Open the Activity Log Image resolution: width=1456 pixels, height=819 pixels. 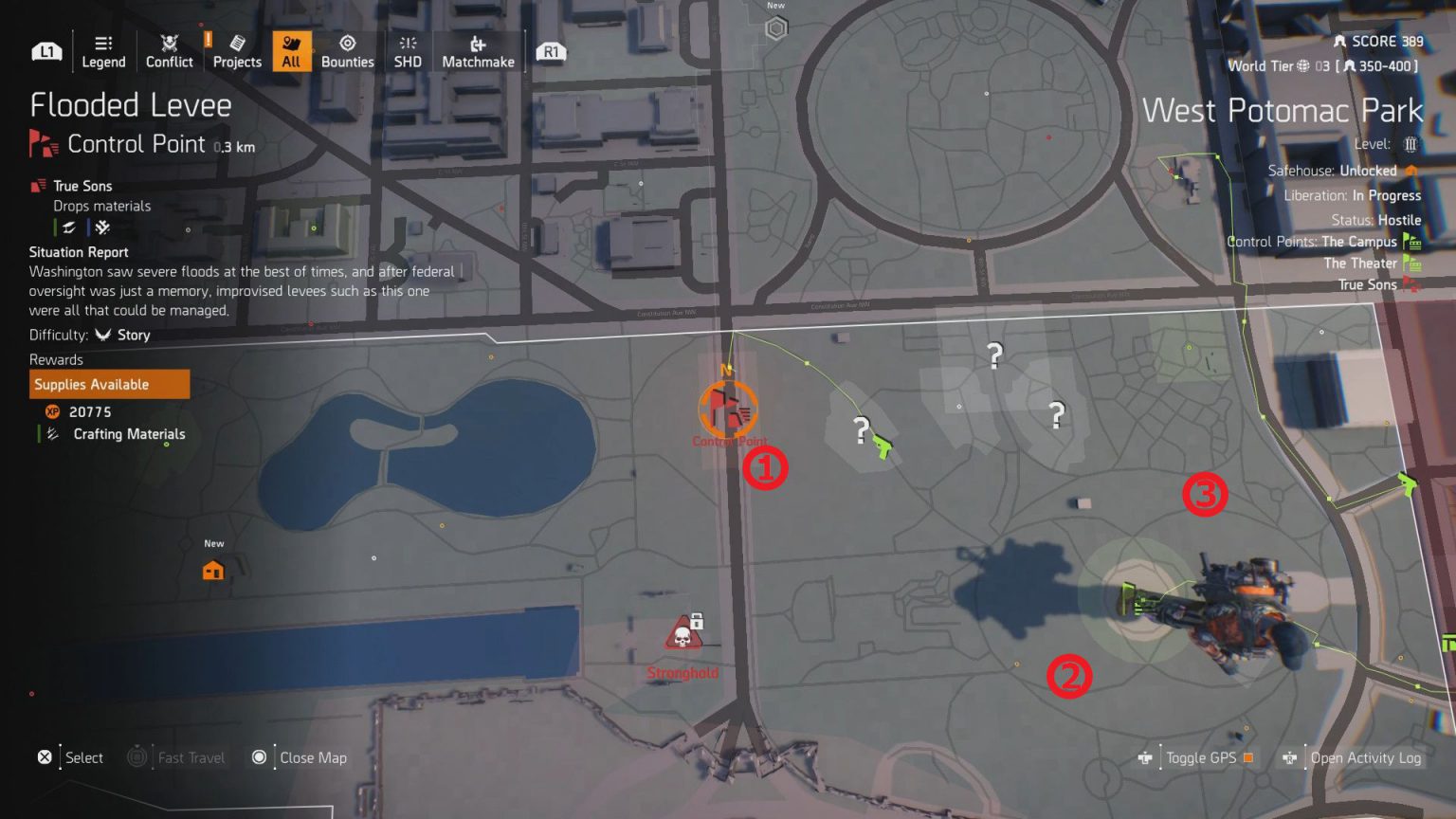[1365, 757]
